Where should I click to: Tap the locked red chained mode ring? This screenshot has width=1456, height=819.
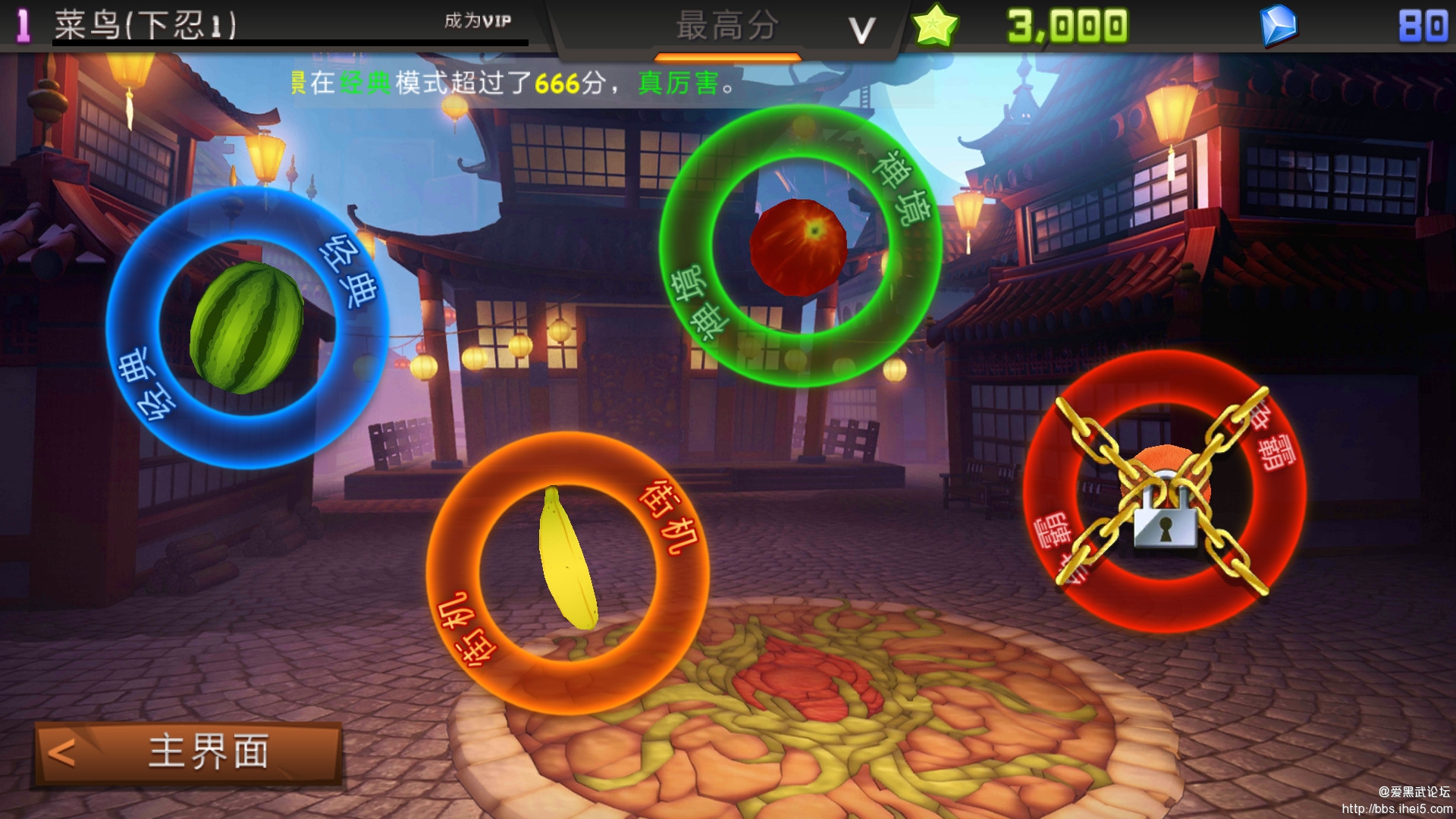click(1163, 491)
